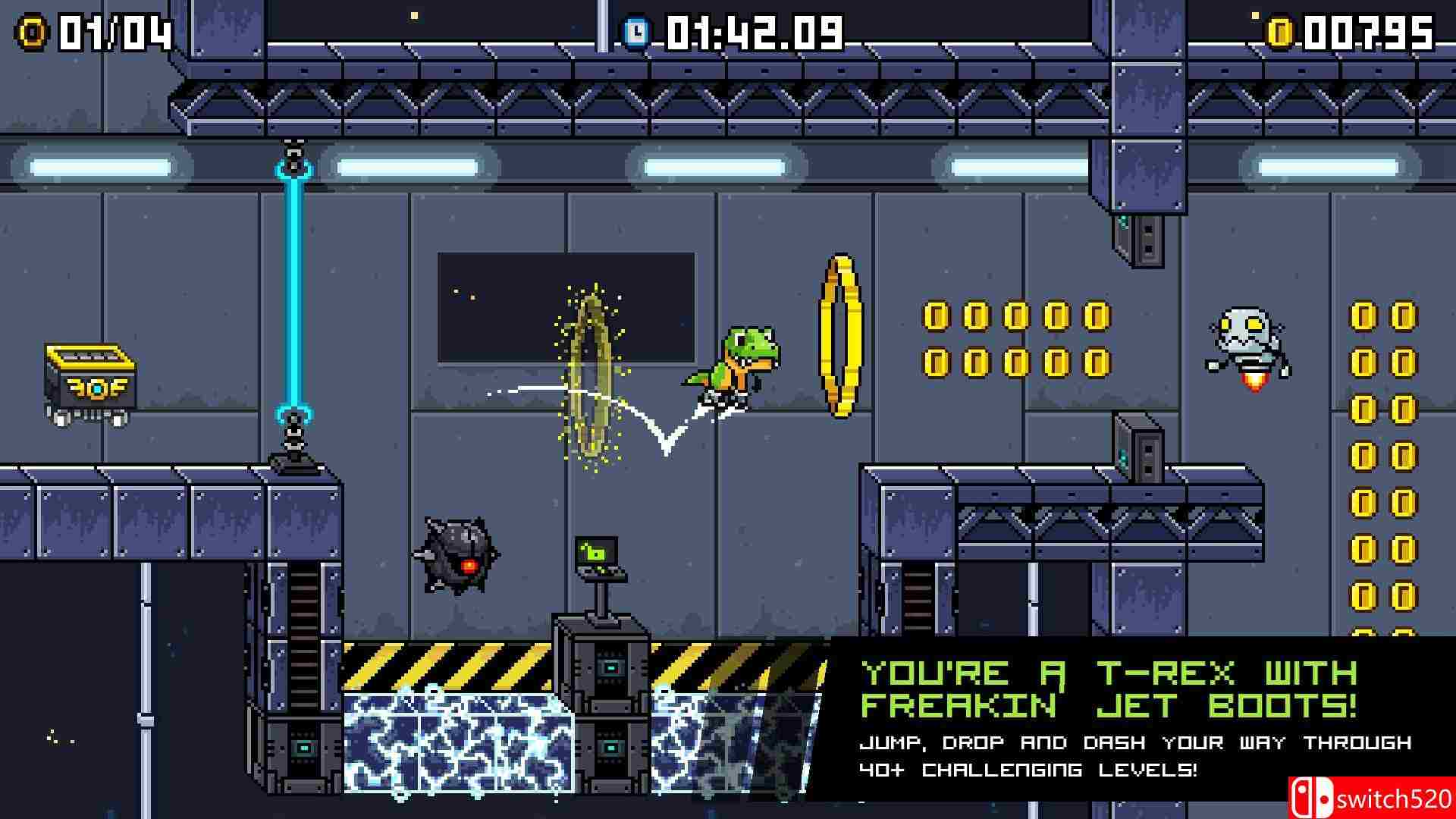Viewport: 1456px width, 819px height.
Task: Select the blue clock timer icon
Action: (x=635, y=31)
